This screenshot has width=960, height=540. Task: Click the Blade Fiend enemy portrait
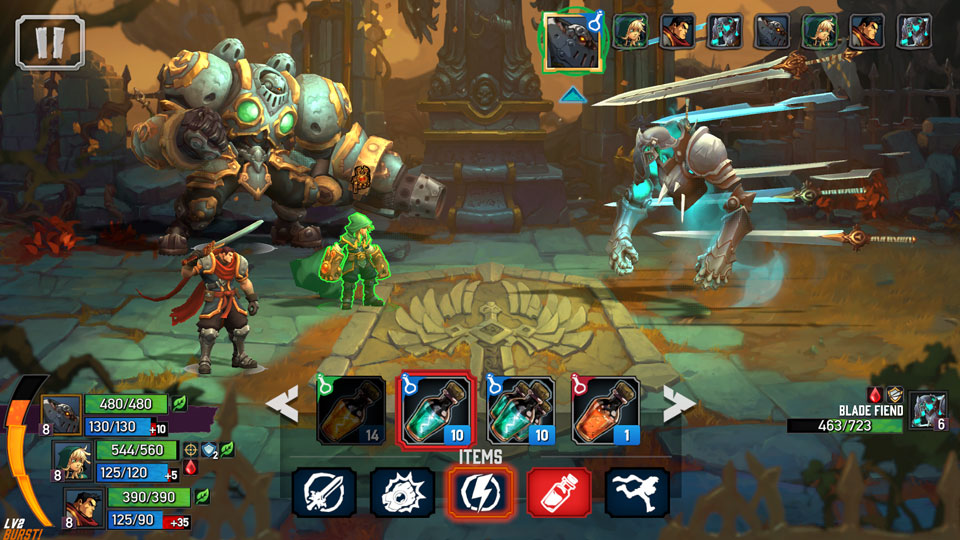point(927,411)
